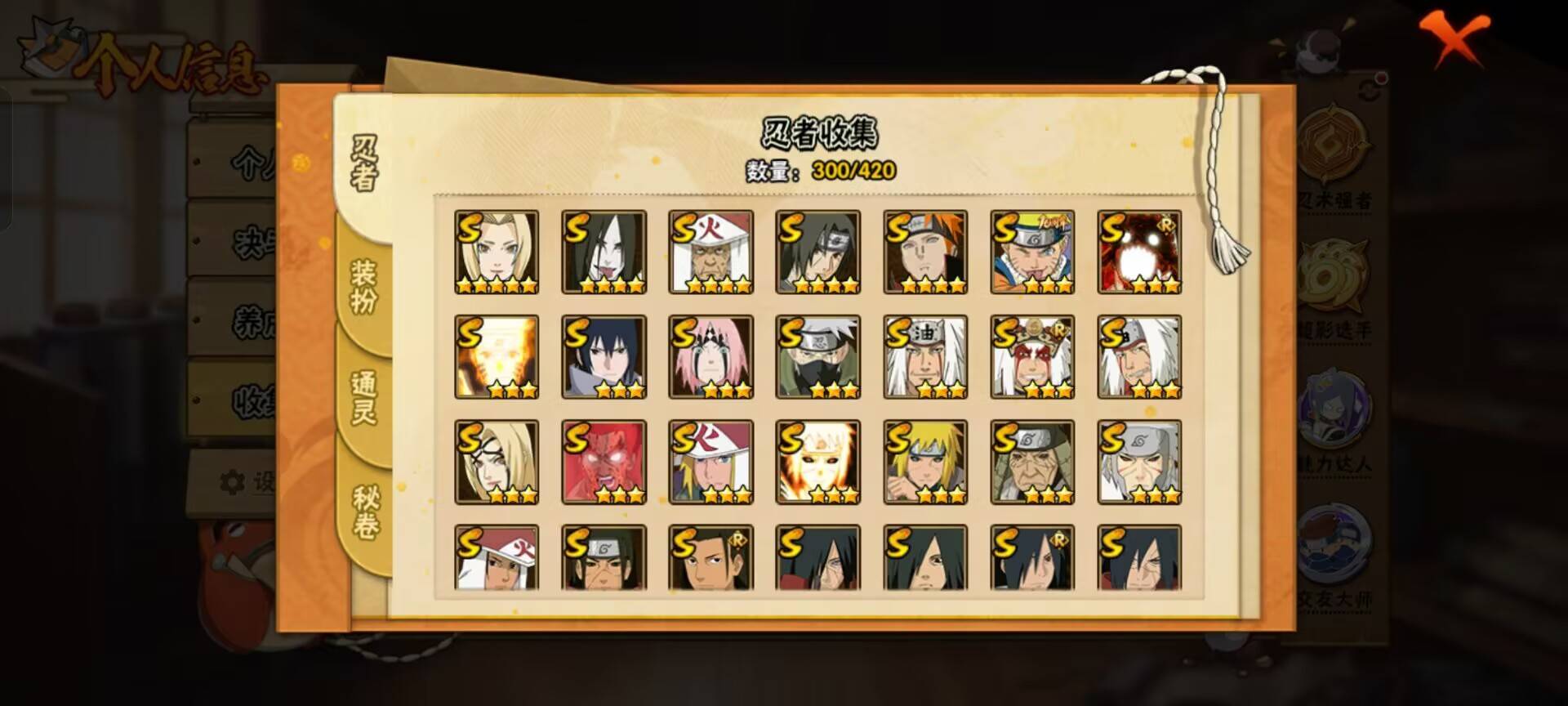The height and width of the screenshot is (706, 1568).
Task: Select the fire-marked Hiruzen ninja card
Action: [712, 249]
